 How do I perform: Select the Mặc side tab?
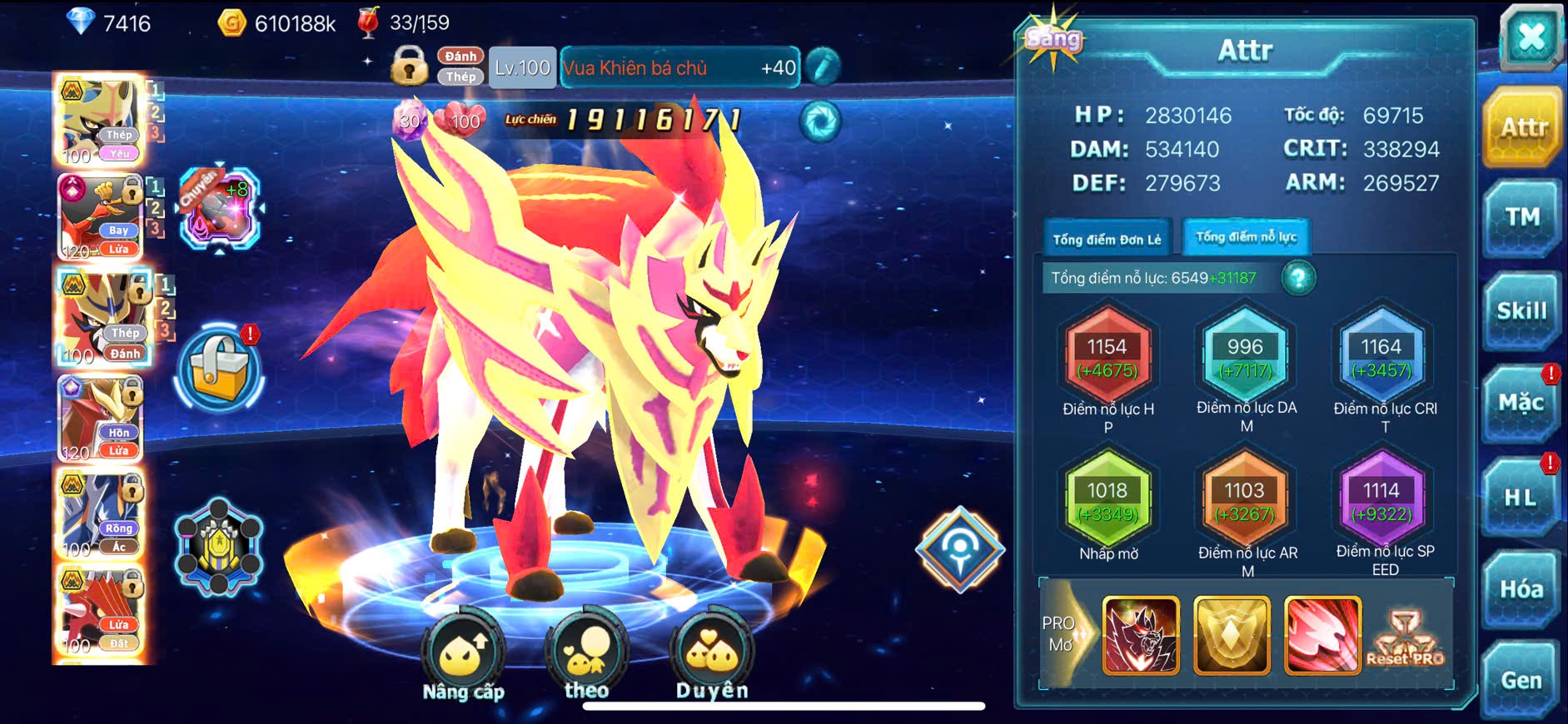point(1521,404)
